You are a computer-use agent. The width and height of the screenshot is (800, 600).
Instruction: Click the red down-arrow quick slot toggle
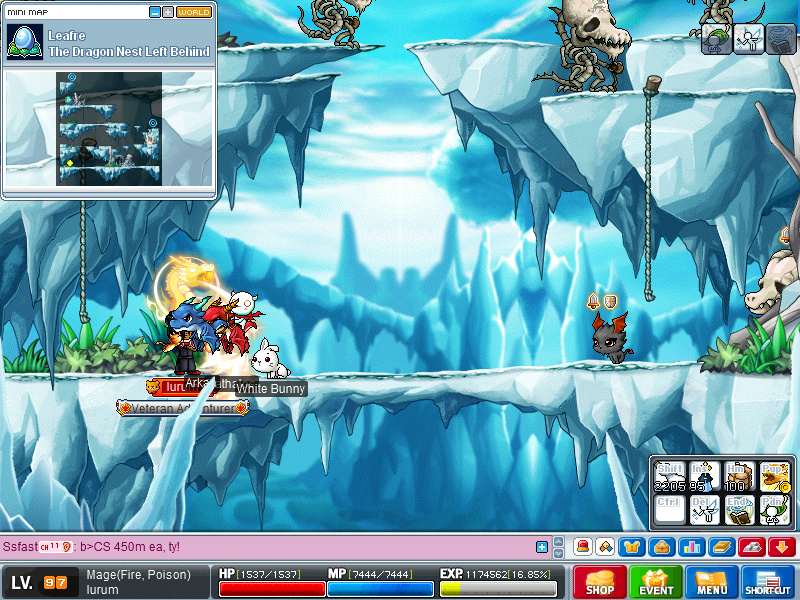pyautogui.click(x=781, y=547)
